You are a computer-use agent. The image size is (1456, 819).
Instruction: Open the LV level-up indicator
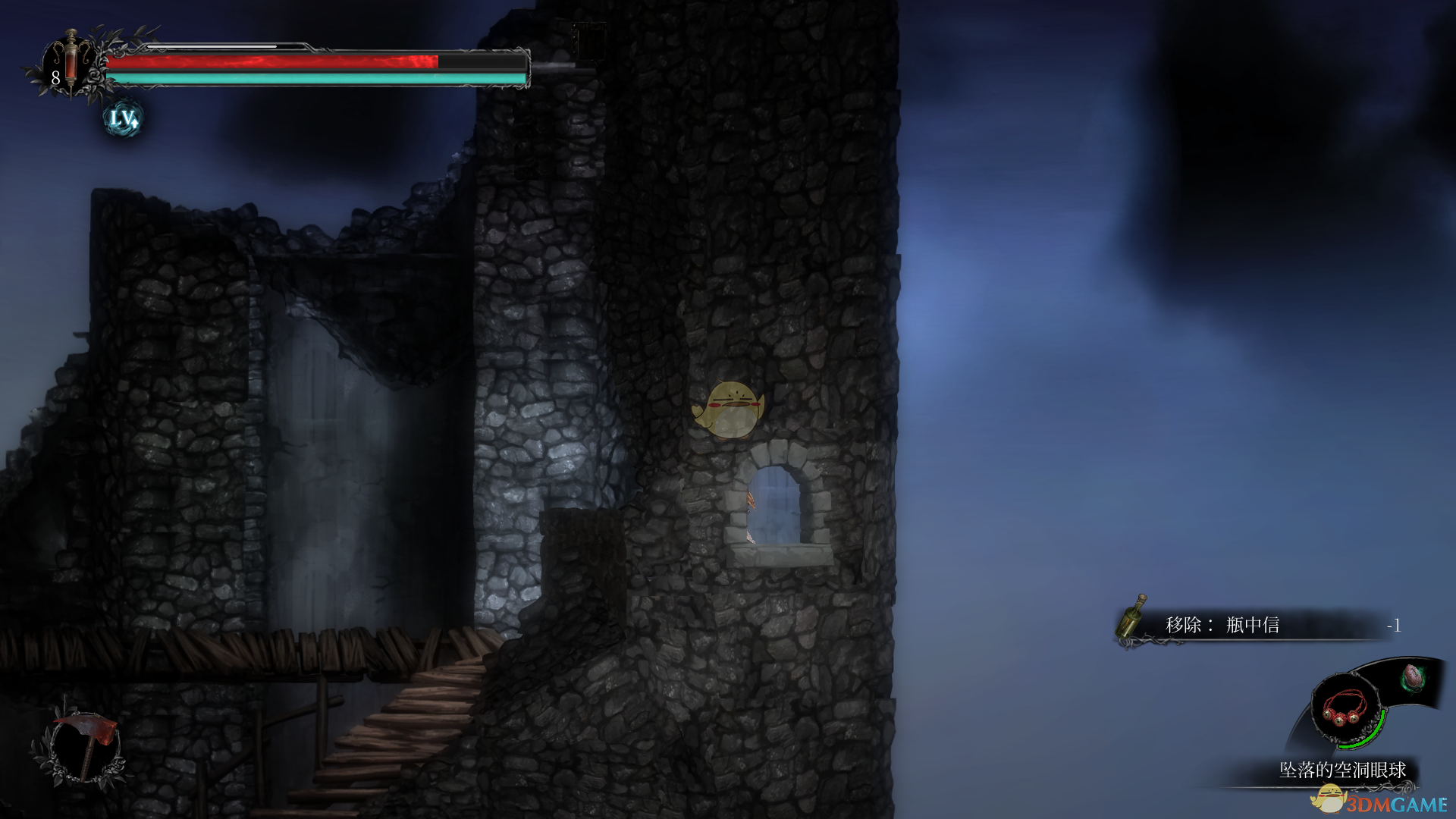pos(123,119)
